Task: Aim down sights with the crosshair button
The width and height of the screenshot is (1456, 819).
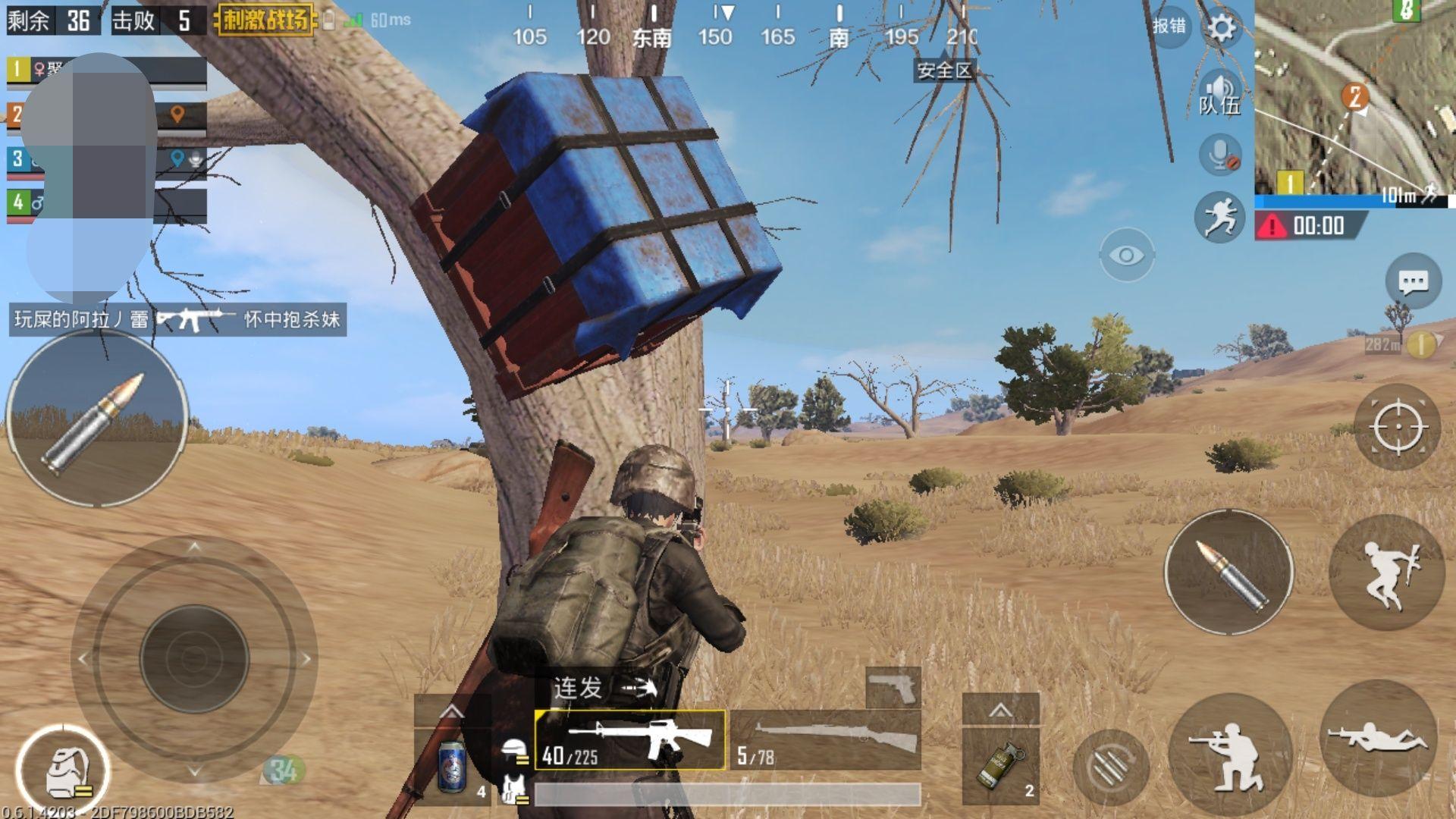Action: point(1398,427)
